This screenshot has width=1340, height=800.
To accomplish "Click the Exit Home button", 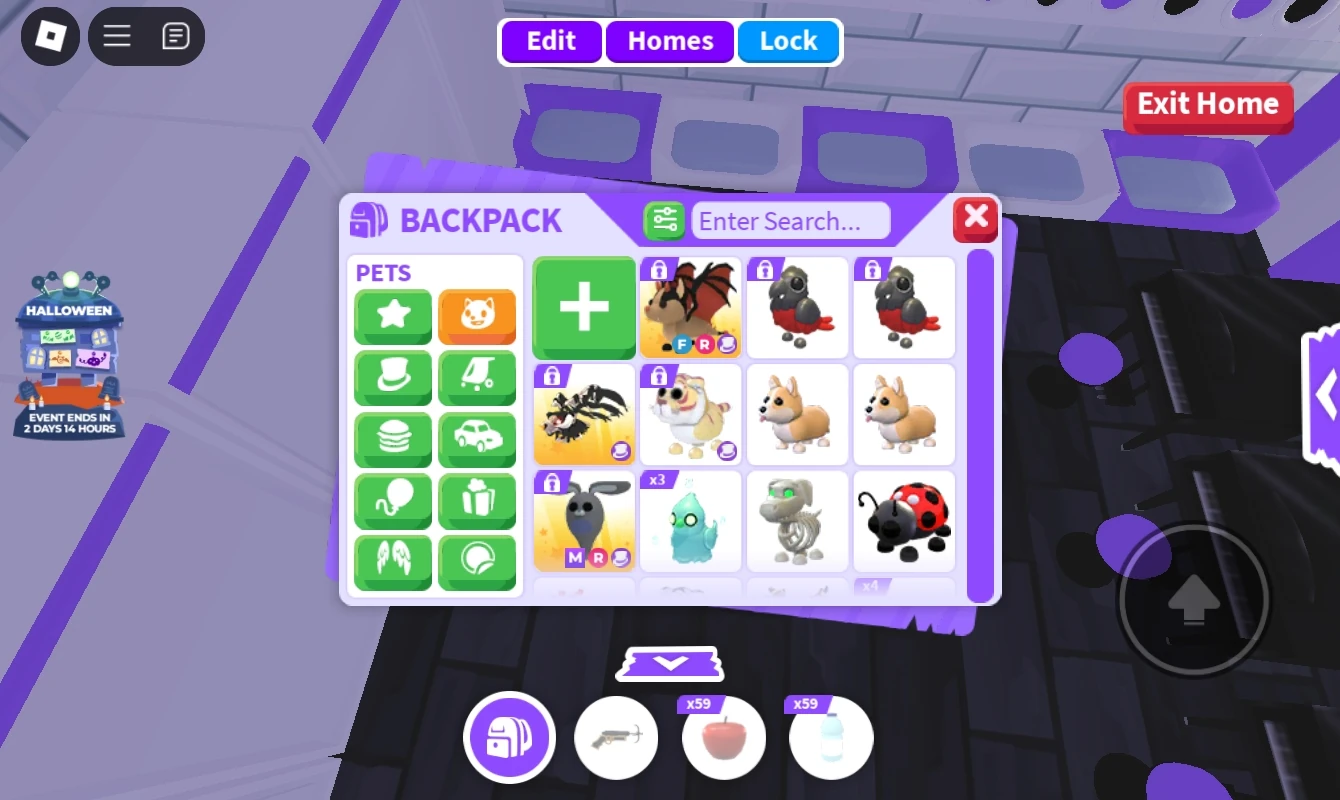I will click(1208, 104).
